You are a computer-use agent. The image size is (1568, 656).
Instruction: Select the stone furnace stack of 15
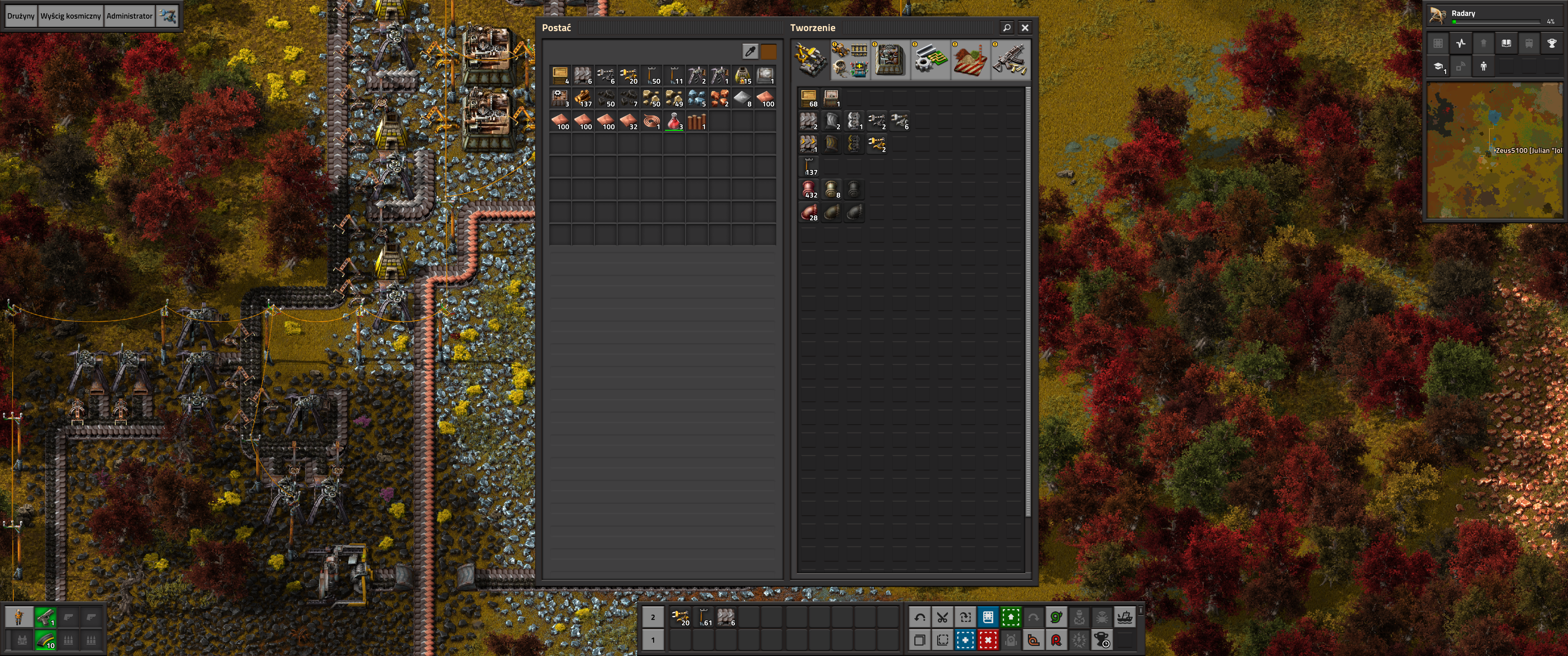(743, 75)
